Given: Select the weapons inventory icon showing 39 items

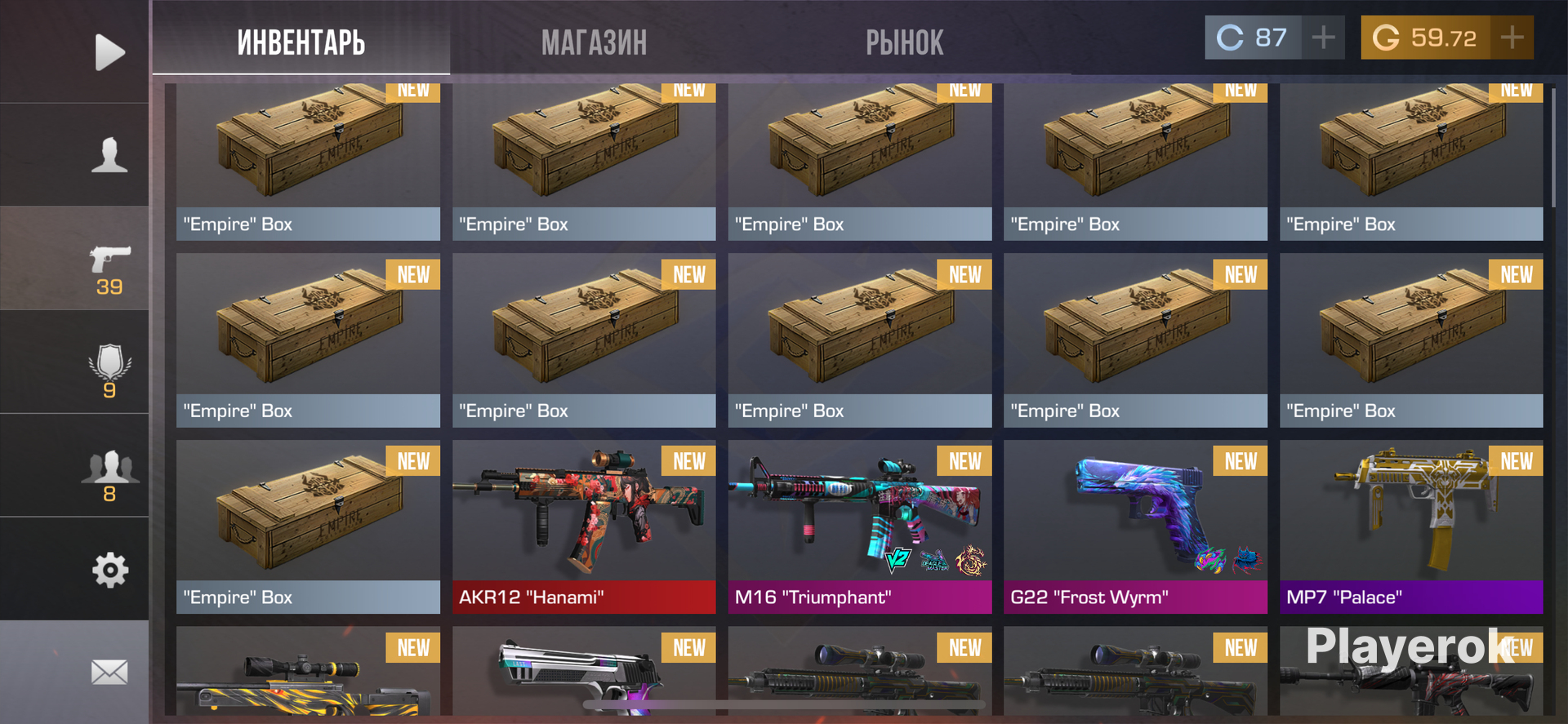Looking at the screenshot, I should tap(110, 263).
